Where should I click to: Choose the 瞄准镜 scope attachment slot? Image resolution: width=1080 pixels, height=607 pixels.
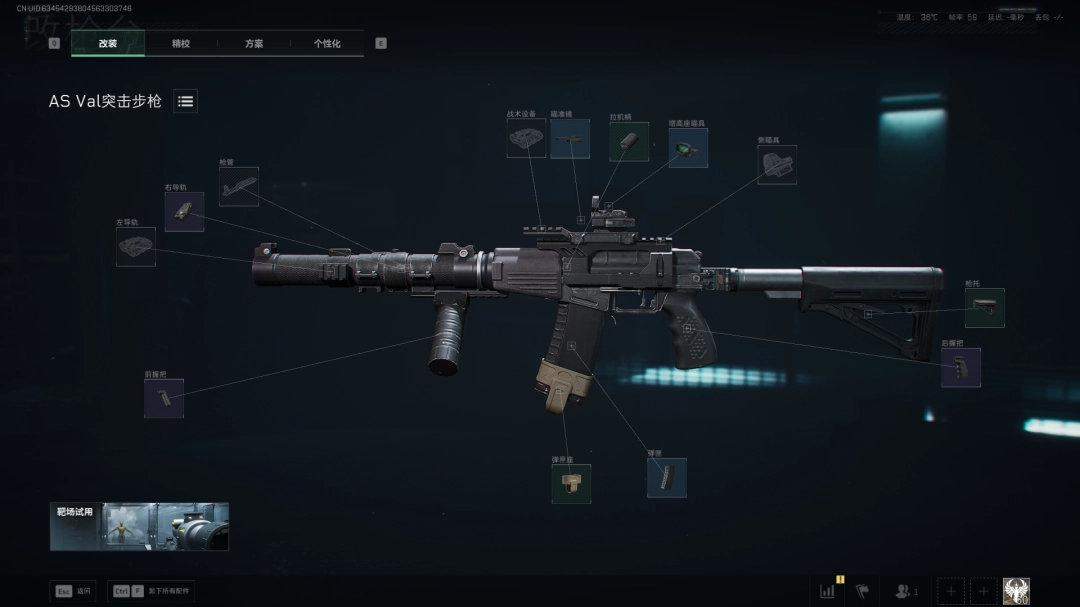[570, 139]
